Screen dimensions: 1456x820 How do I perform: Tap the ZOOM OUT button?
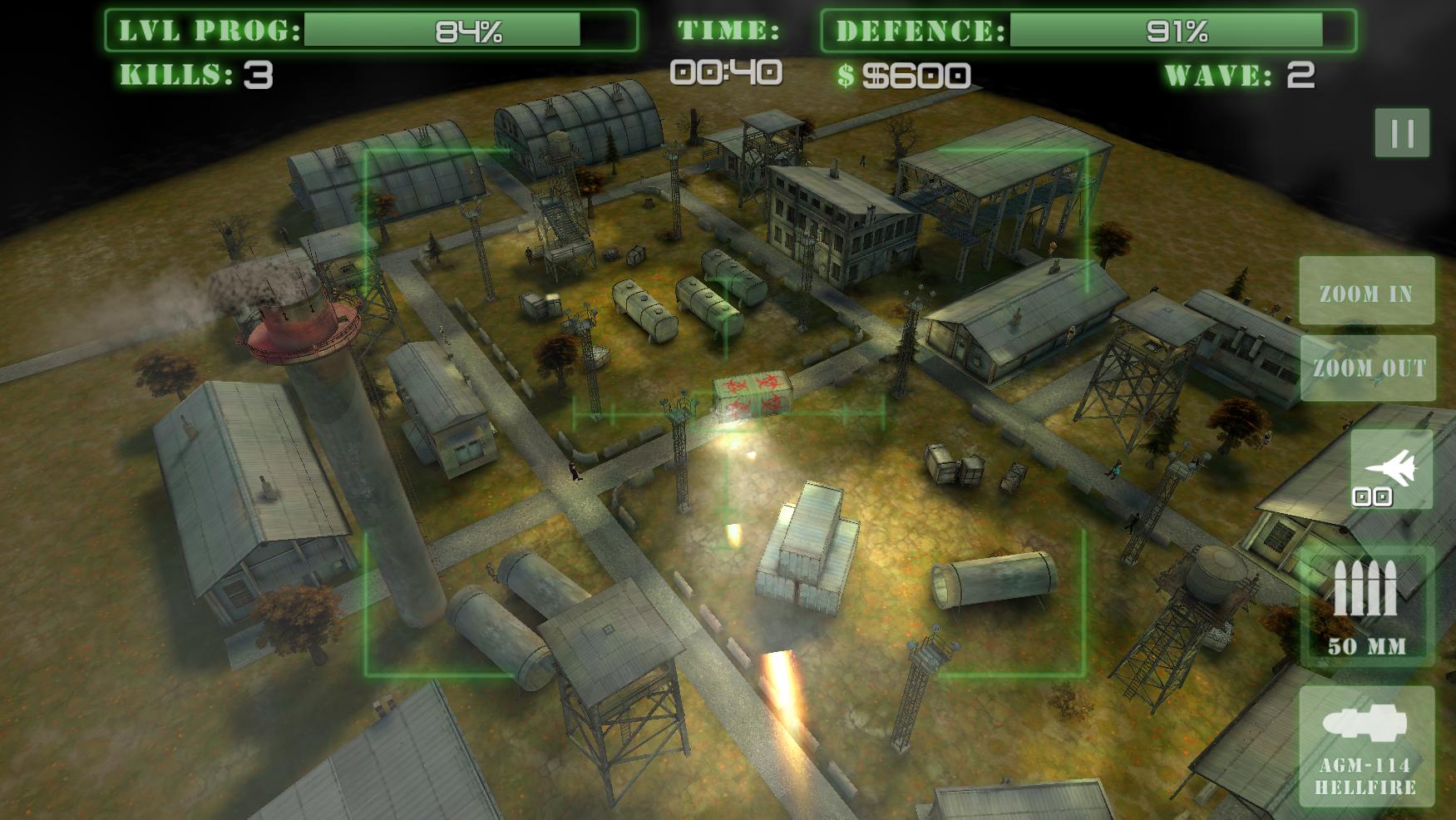(1368, 368)
